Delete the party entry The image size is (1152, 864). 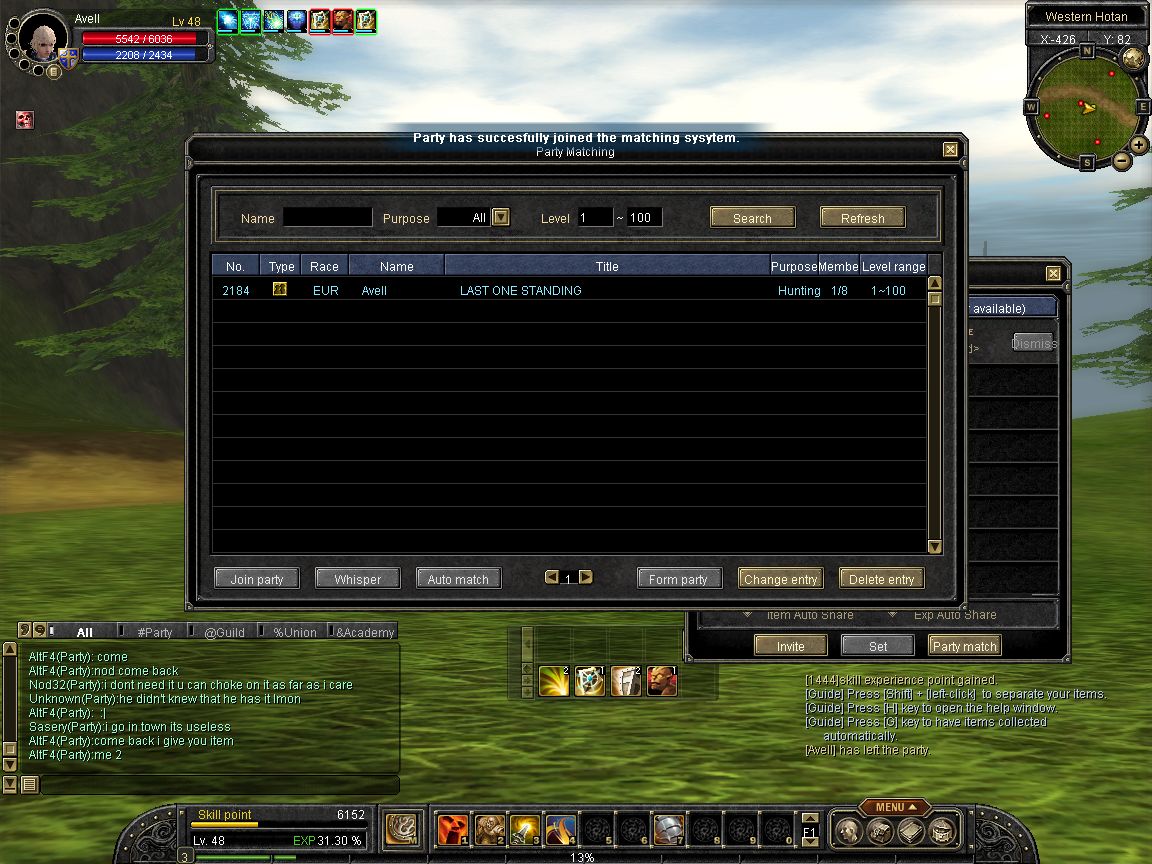tap(881, 579)
